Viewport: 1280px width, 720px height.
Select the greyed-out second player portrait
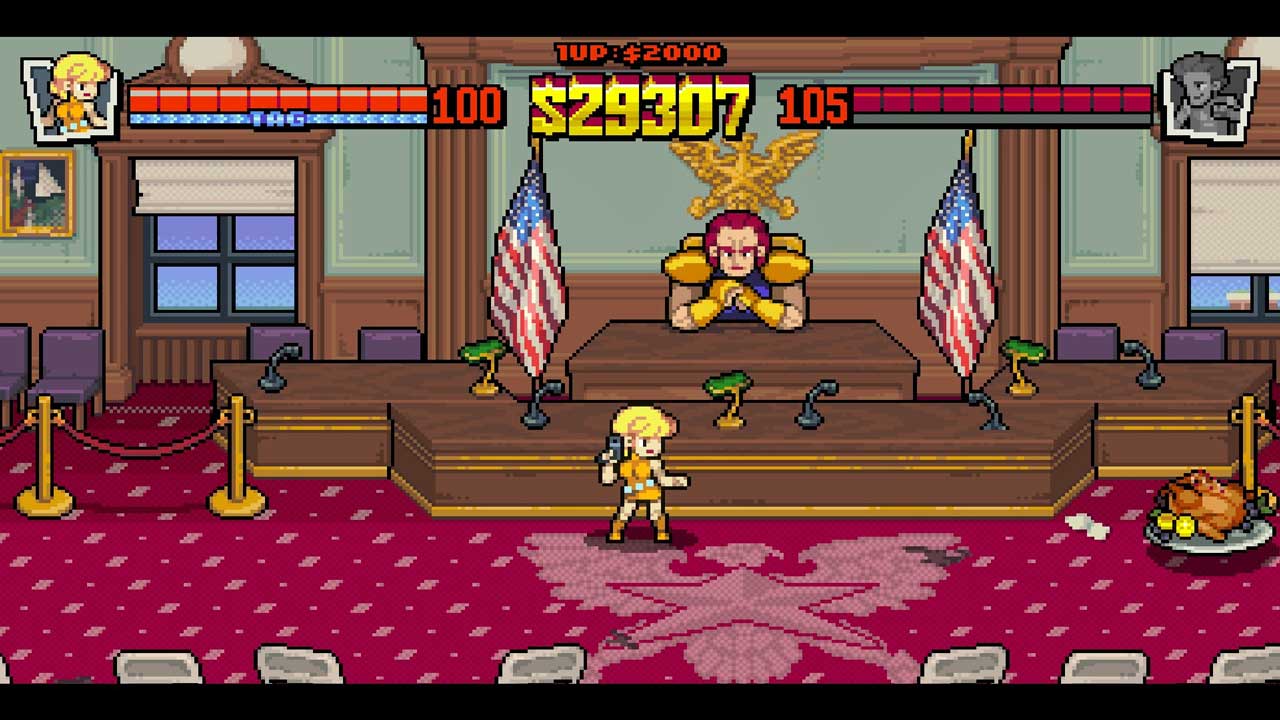click(1207, 97)
